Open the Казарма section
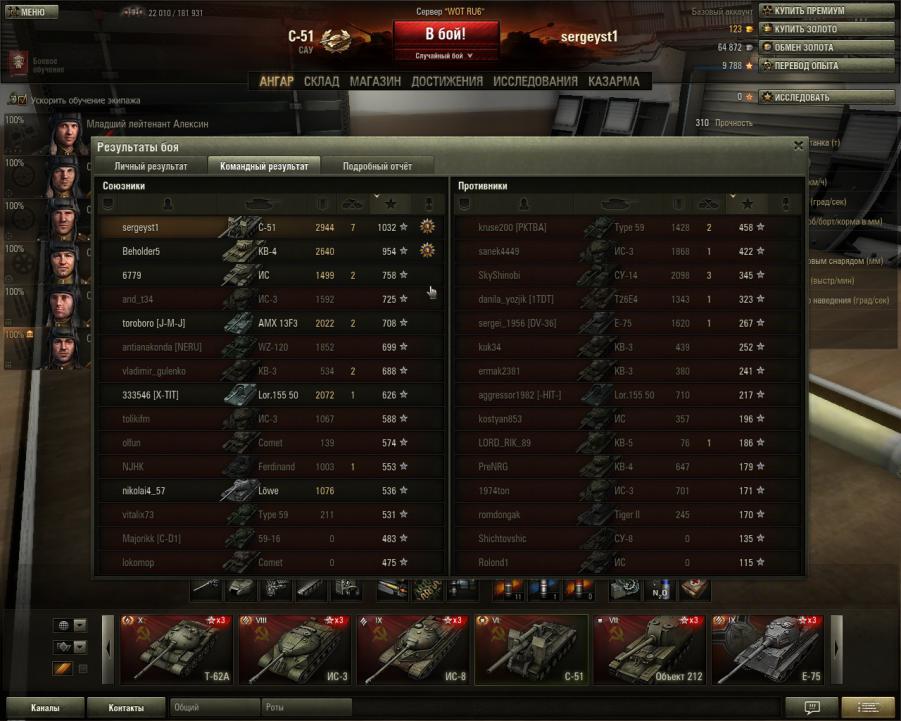 coord(614,81)
